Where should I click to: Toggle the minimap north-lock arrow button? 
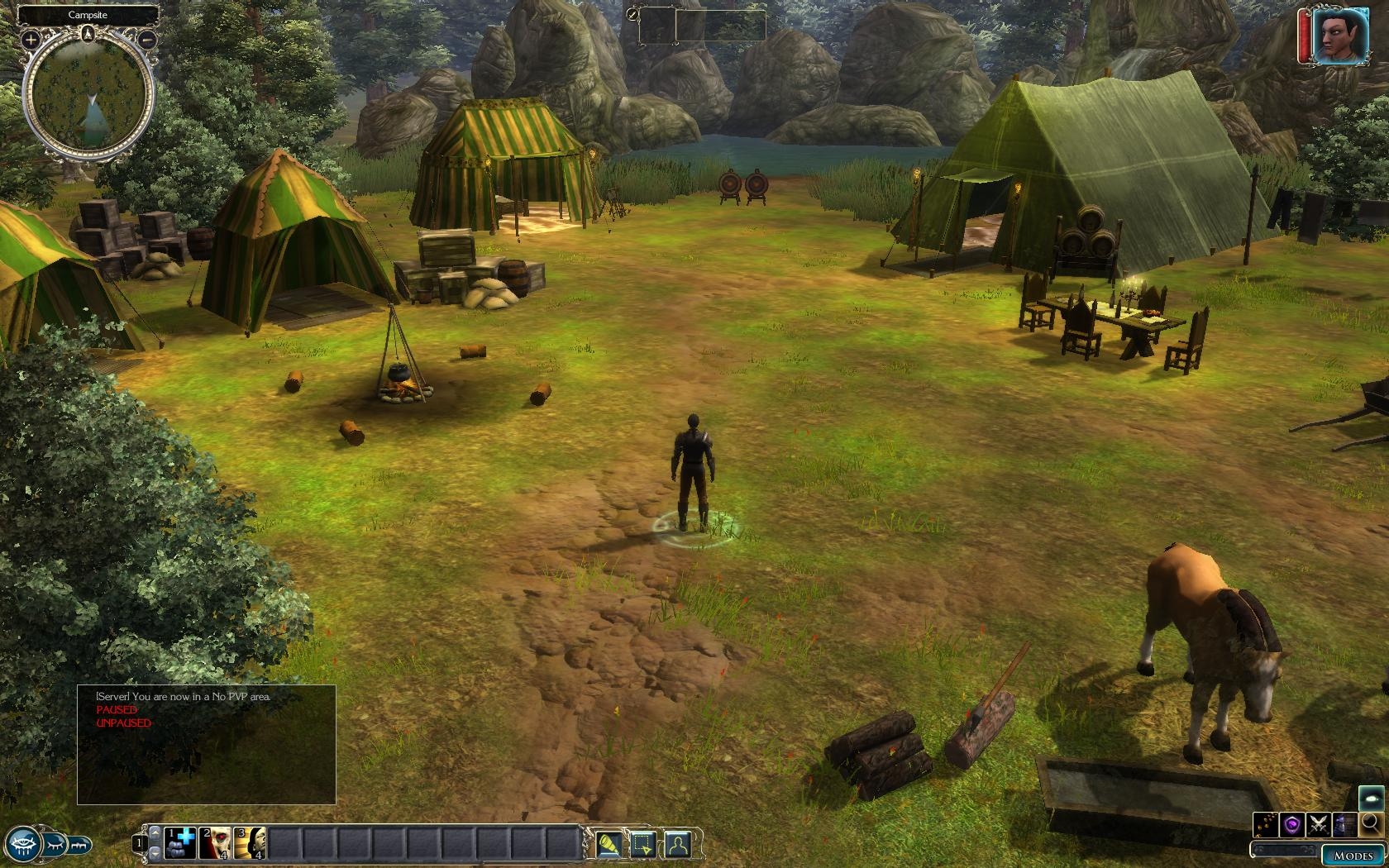[88, 34]
